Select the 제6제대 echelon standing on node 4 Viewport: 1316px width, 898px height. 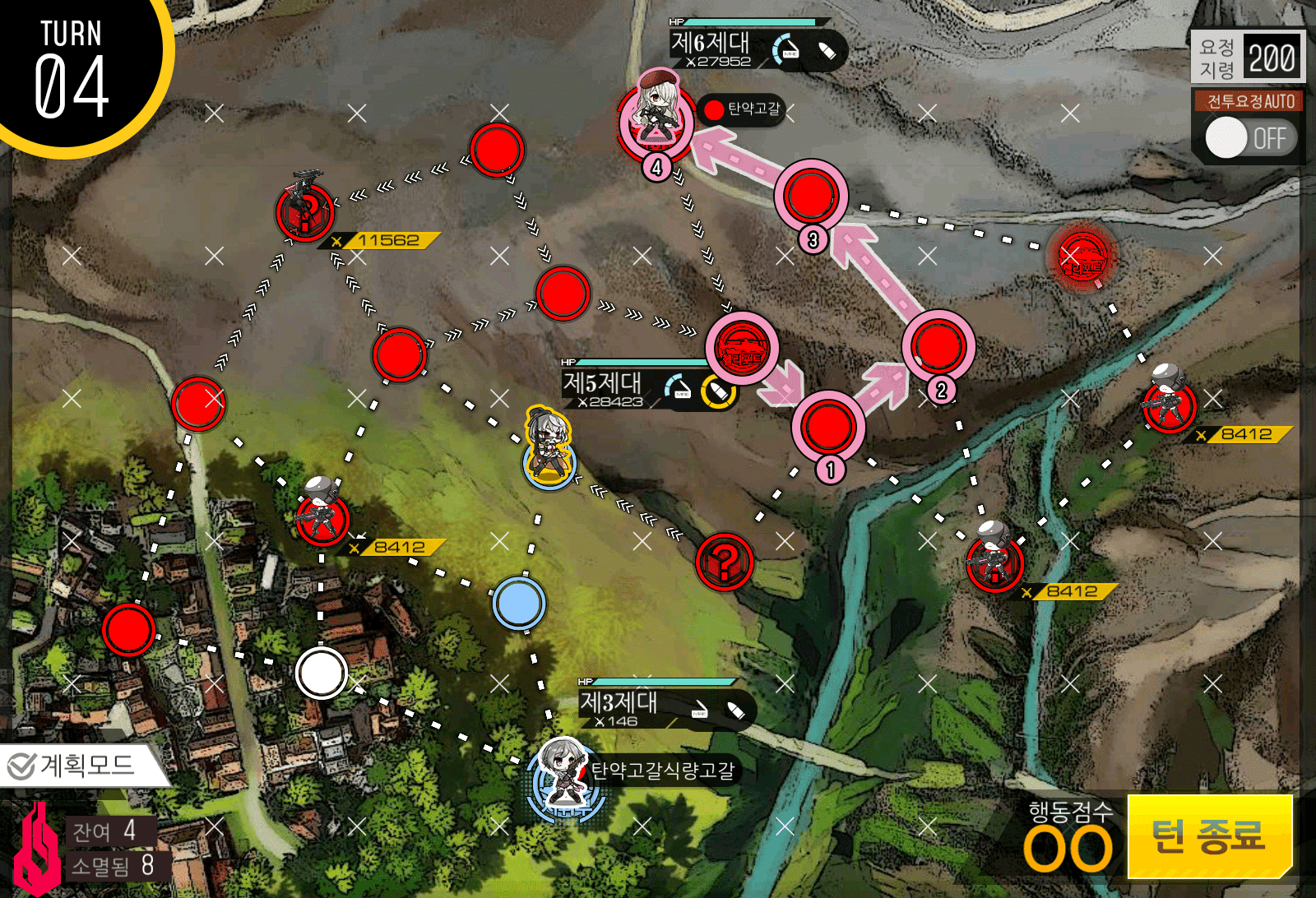pyautogui.click(x=658, y=119)
